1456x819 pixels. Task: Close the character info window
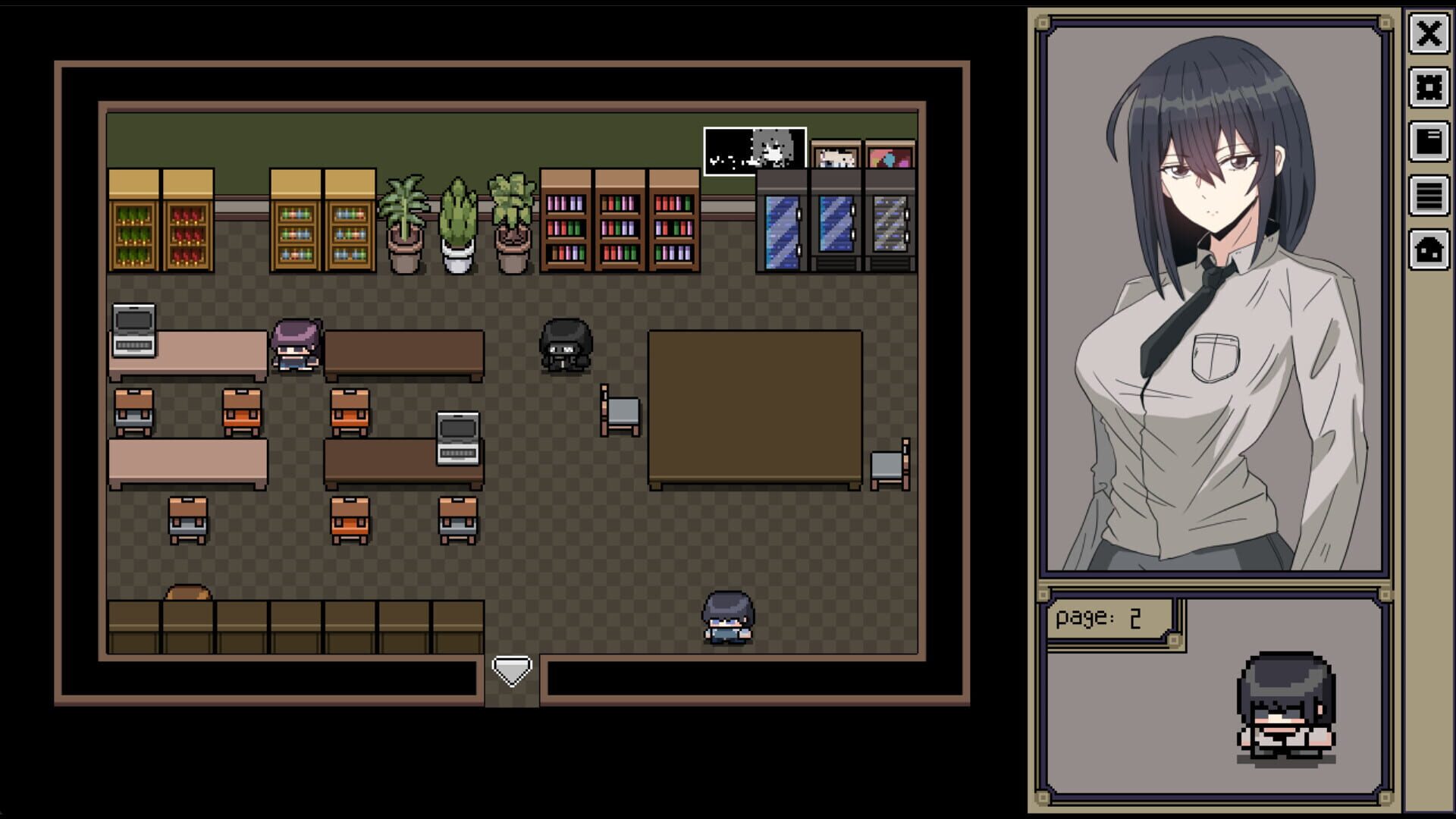coord(1430,34)
